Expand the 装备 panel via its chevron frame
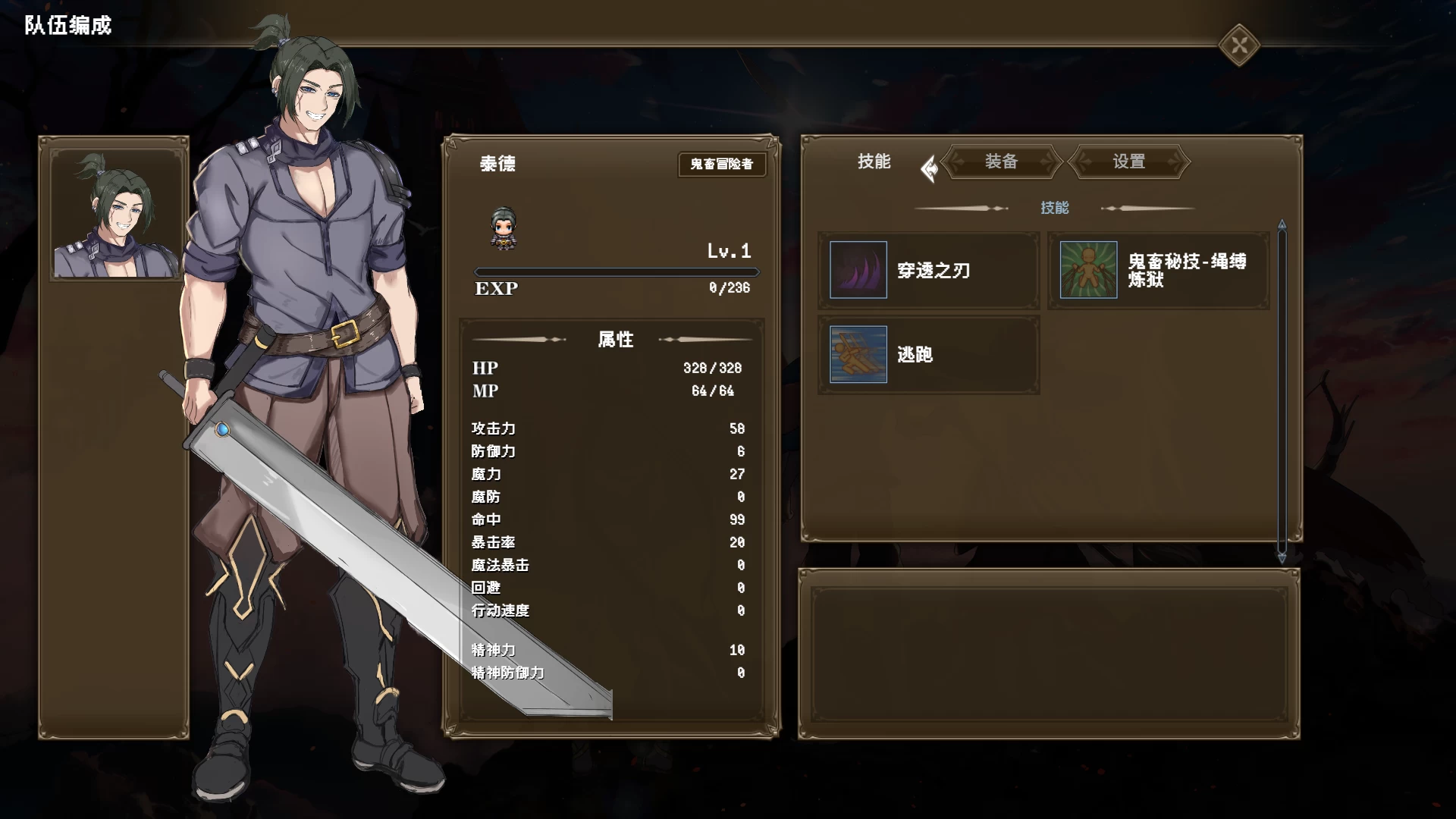The height and width of the screenshot is (819, 1456). coord(1001,162)
